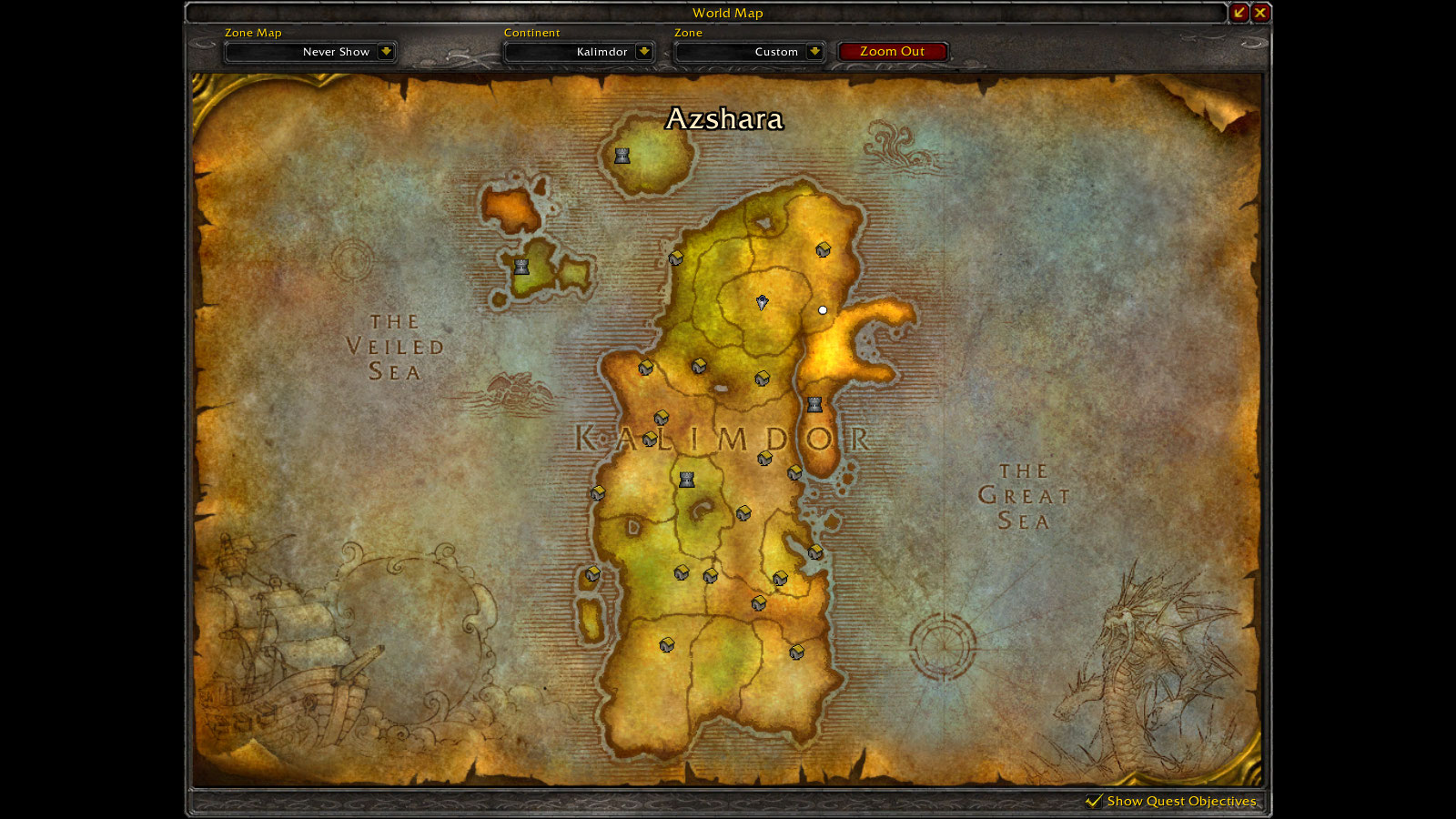The width and height of the screenshot is (1456, 819).
Task: Click the tower marker in Azshara
Action: [x=622, y=154]
